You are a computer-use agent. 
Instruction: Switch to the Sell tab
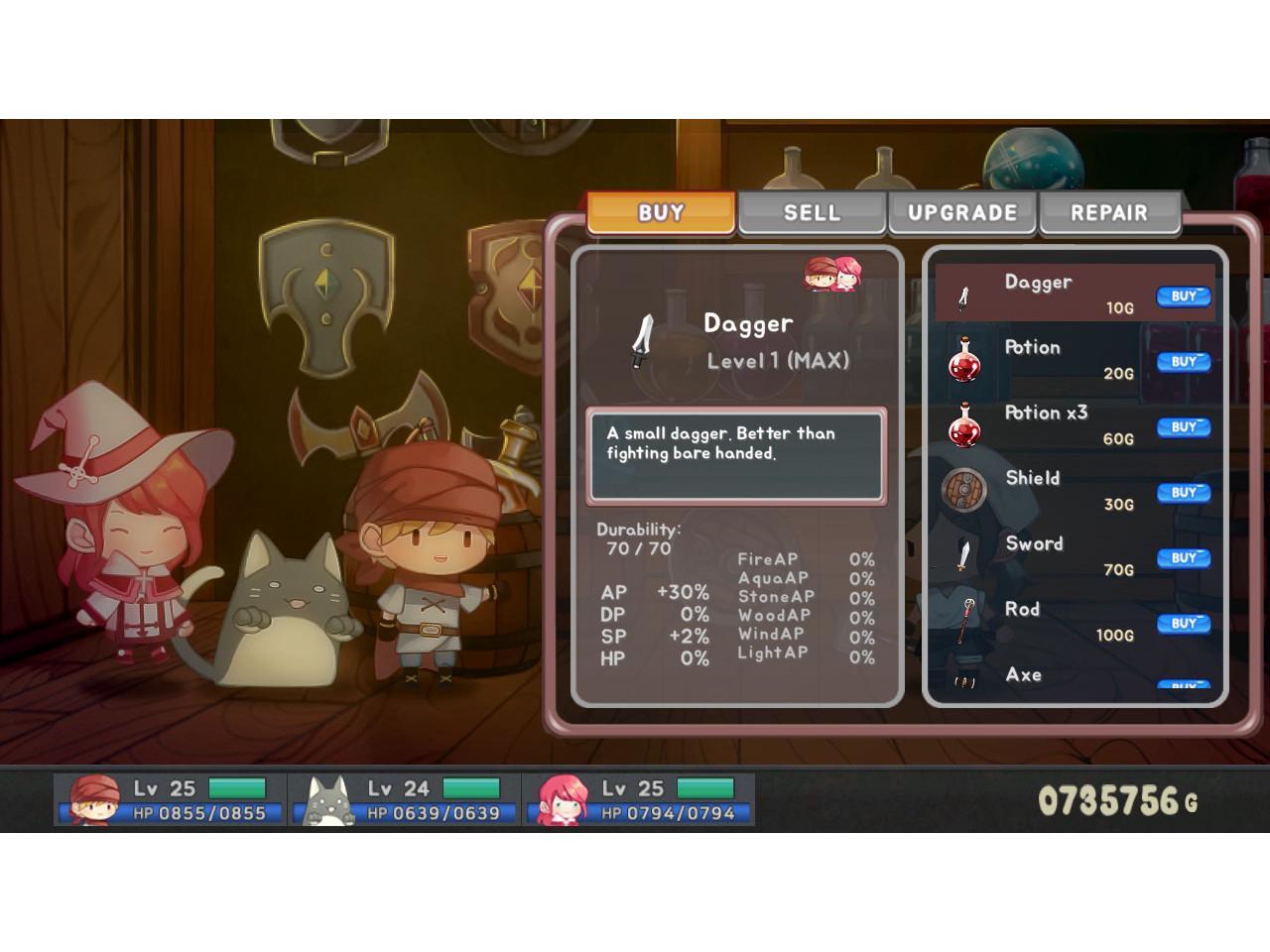tap(811, 212)
